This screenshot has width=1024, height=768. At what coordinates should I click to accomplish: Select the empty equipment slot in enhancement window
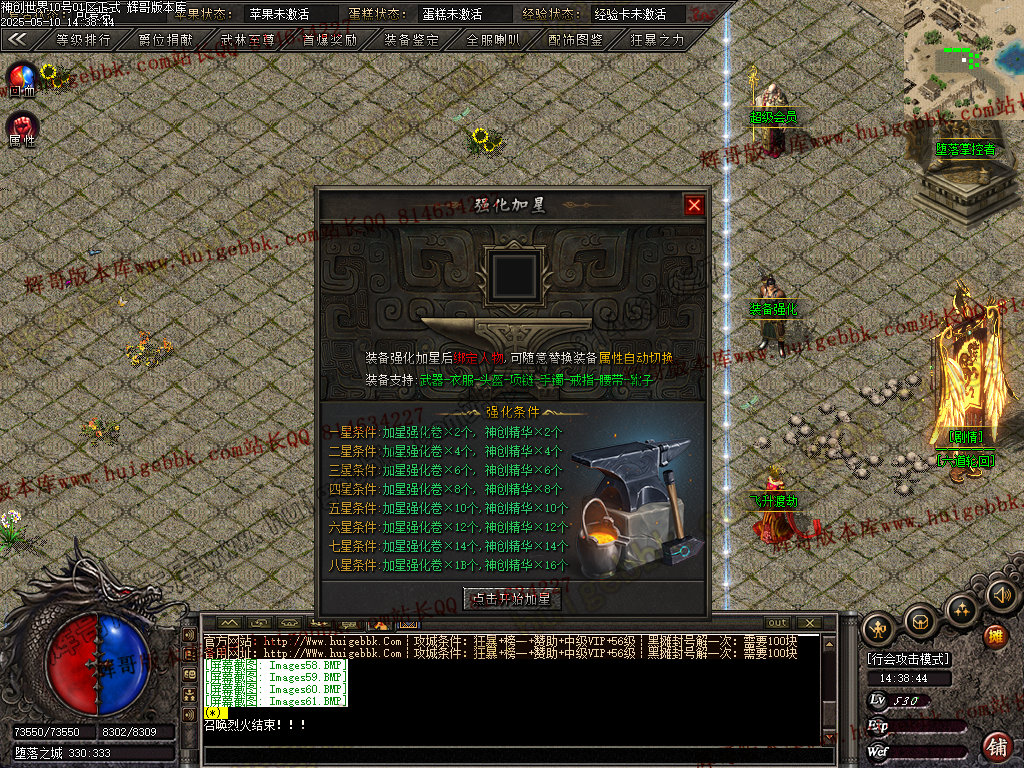pos(515,273)
